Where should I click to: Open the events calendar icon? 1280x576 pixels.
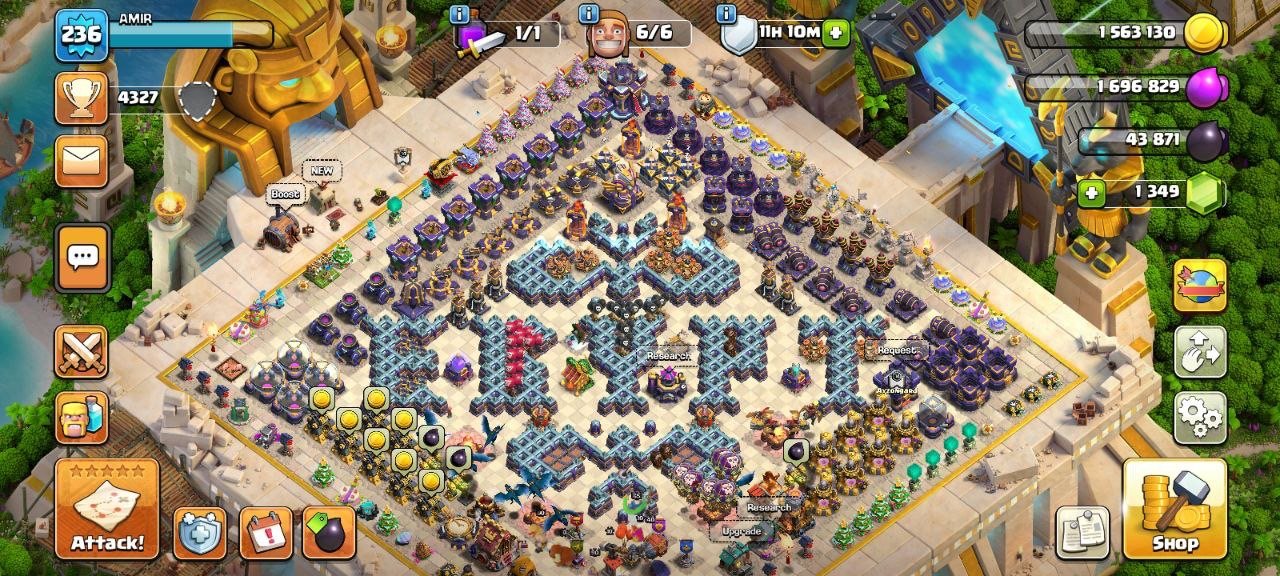(266, 533)
